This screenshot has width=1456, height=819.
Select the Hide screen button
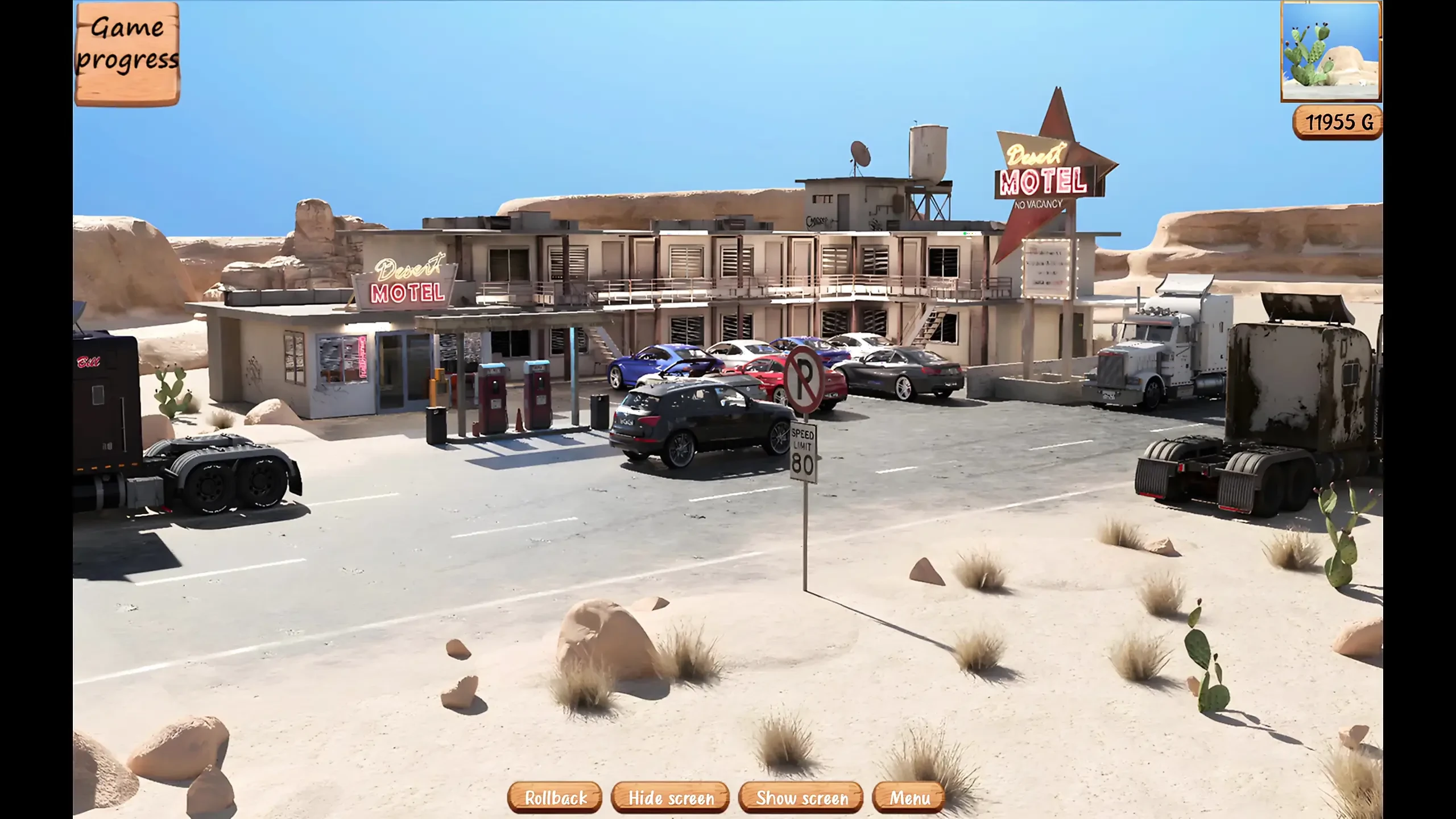pyautogui.click(x=671, y=797)
